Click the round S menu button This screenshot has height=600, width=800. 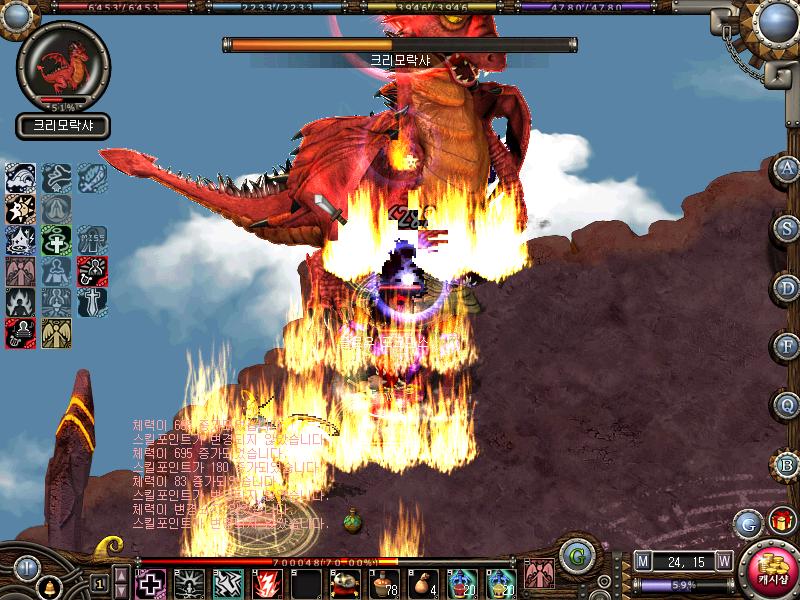click(787, 228)
